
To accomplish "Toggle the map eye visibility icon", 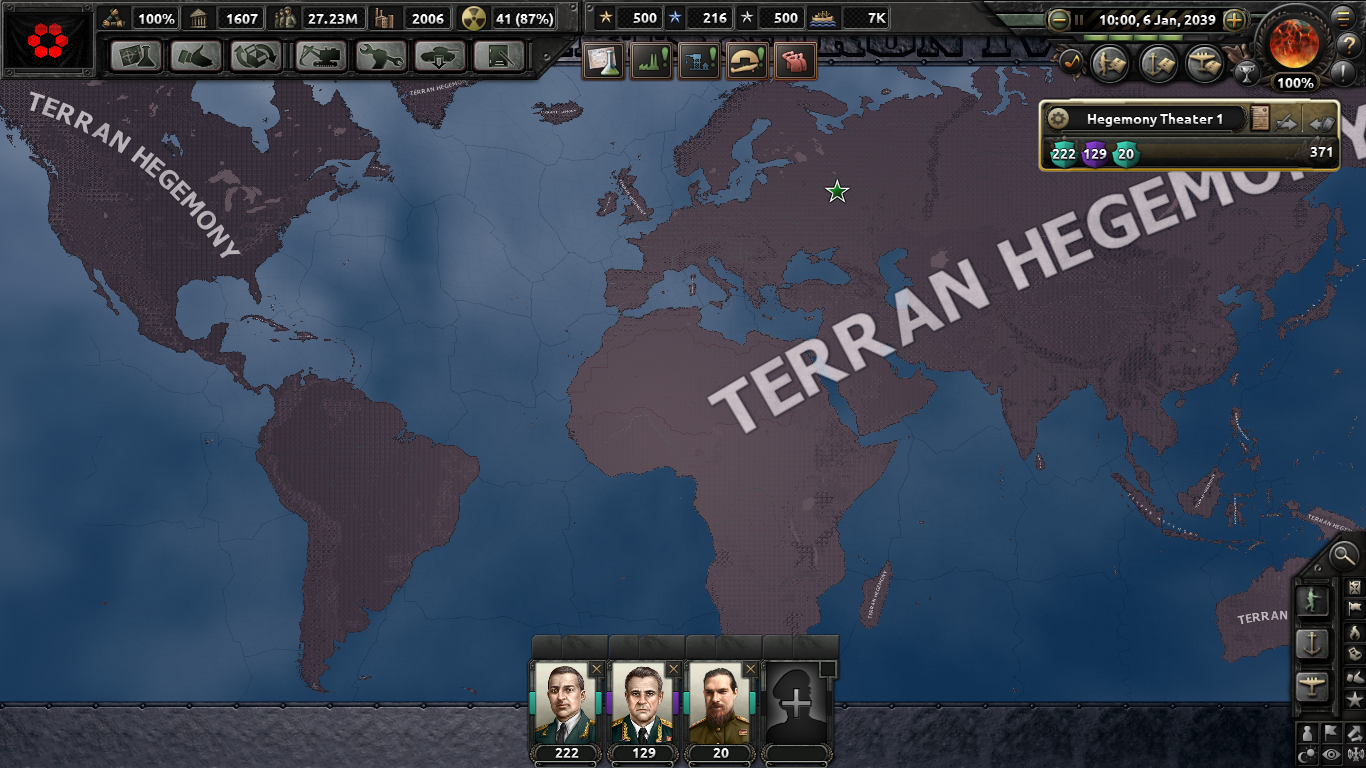I will [1331, 754].
